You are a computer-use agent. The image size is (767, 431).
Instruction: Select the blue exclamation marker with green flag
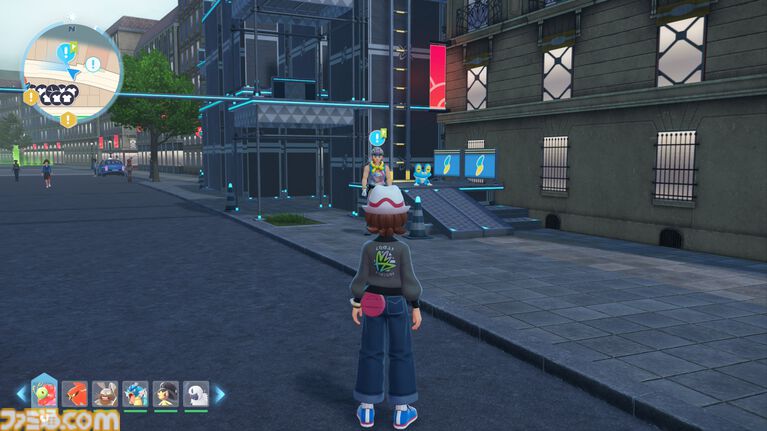(x=66, y=50)
